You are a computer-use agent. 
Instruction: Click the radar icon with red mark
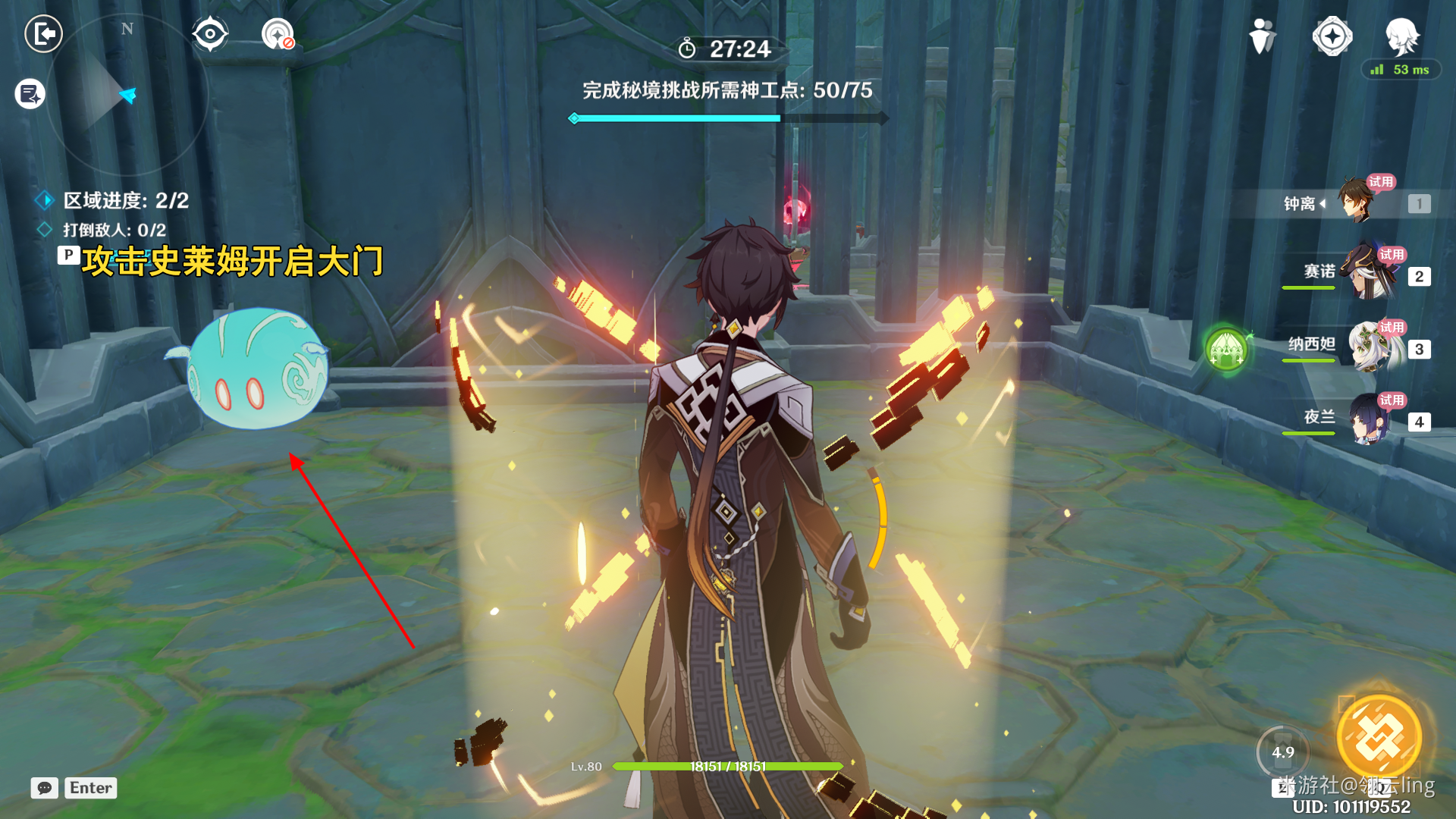(278, 34)
